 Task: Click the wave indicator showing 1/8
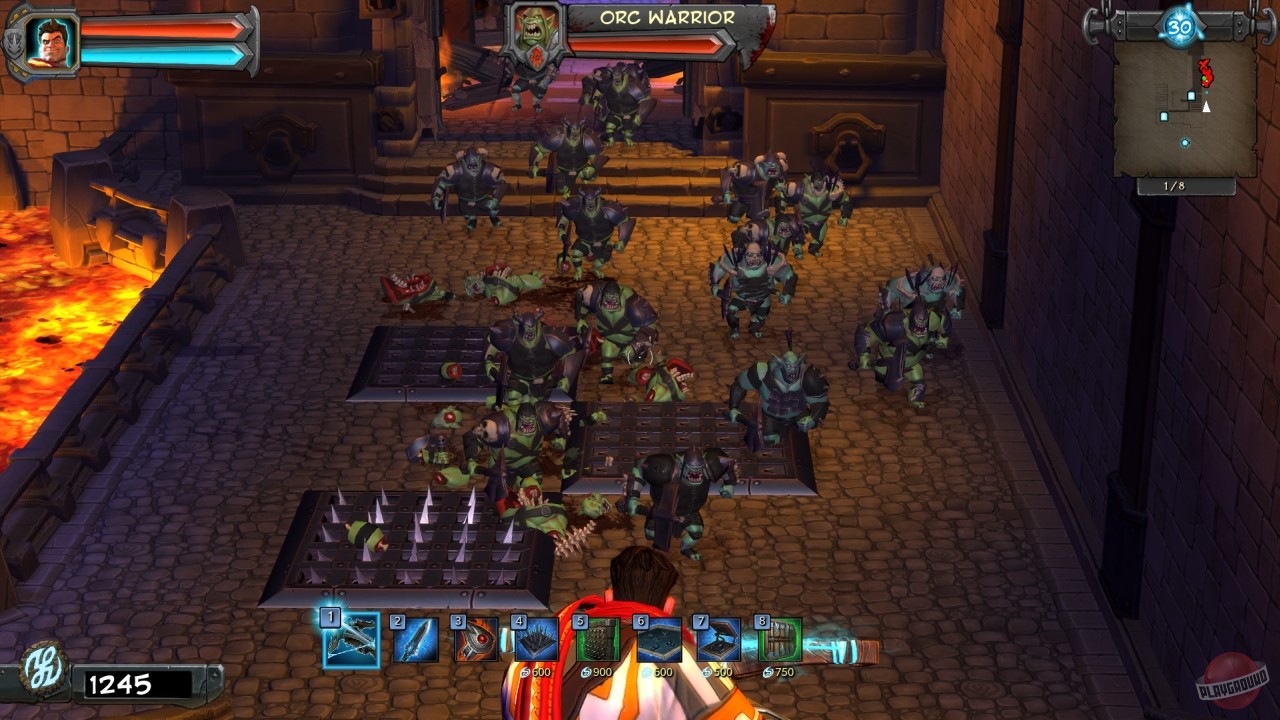point(1173,184)
